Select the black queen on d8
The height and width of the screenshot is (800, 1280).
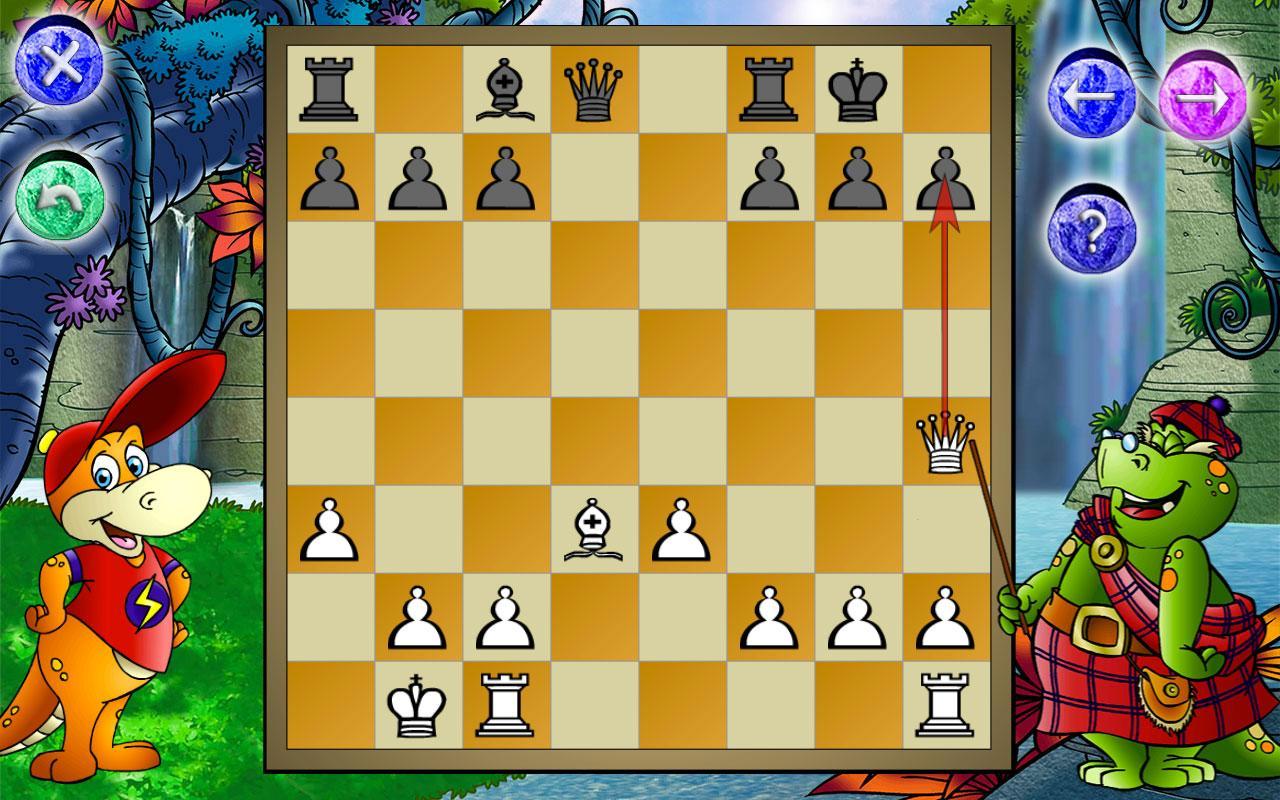click(595, 90)
